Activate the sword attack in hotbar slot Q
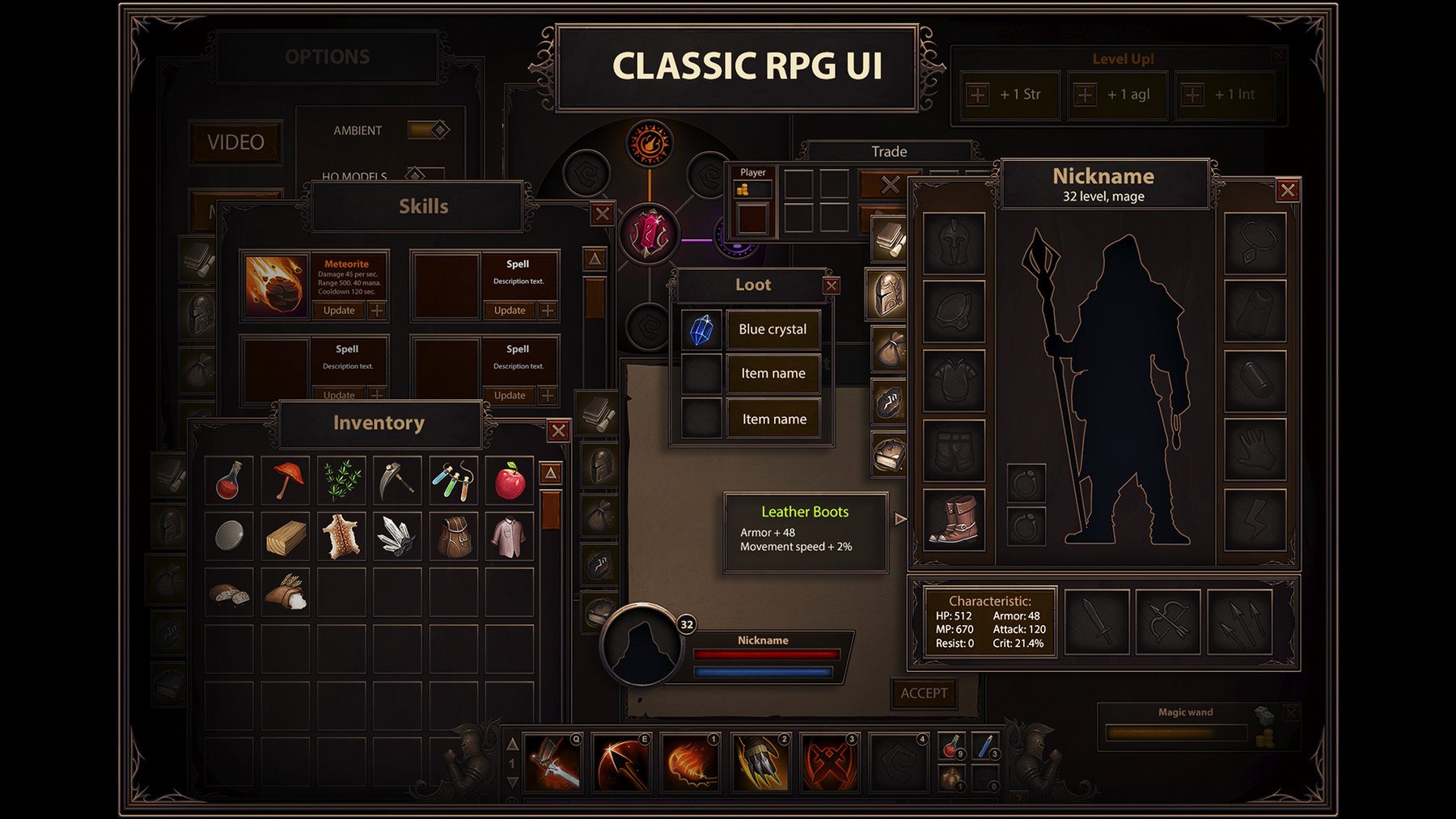Screen dimensions: 1456x819 coord(553,762)
